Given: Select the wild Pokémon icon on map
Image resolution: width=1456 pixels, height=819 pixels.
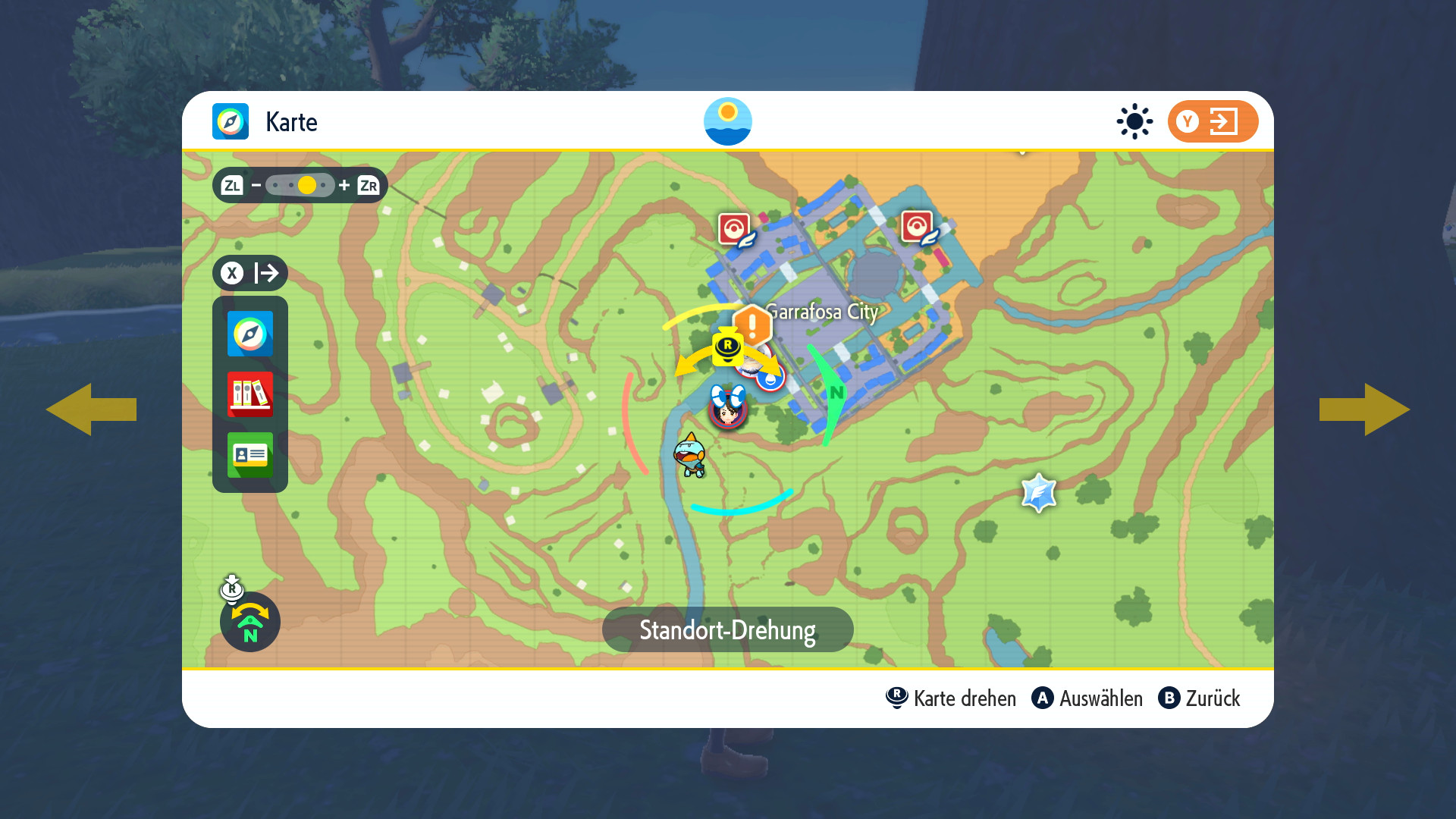Looking at the screenshot, I should click(x=690, y=456).
